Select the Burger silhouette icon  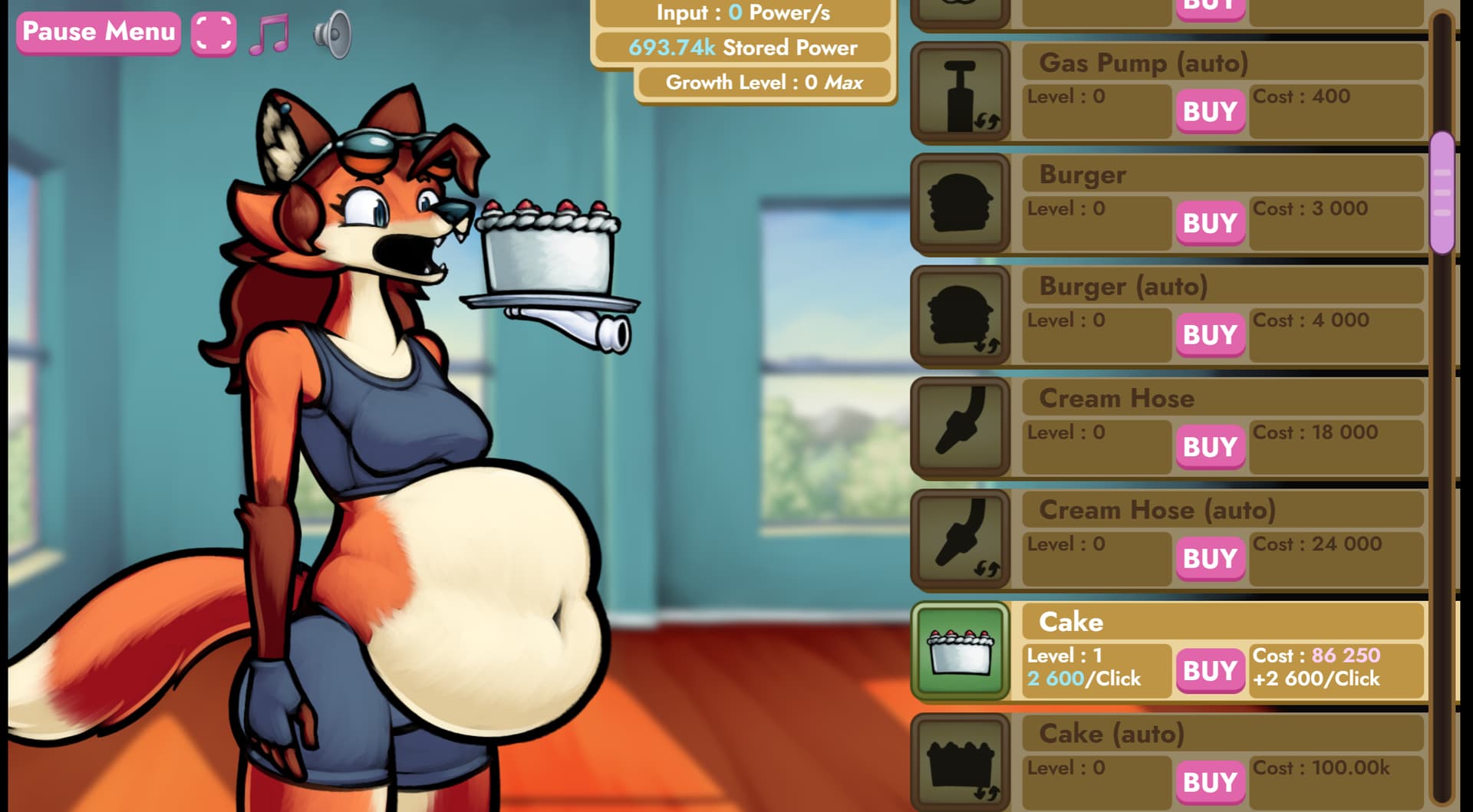coord(961,203)
